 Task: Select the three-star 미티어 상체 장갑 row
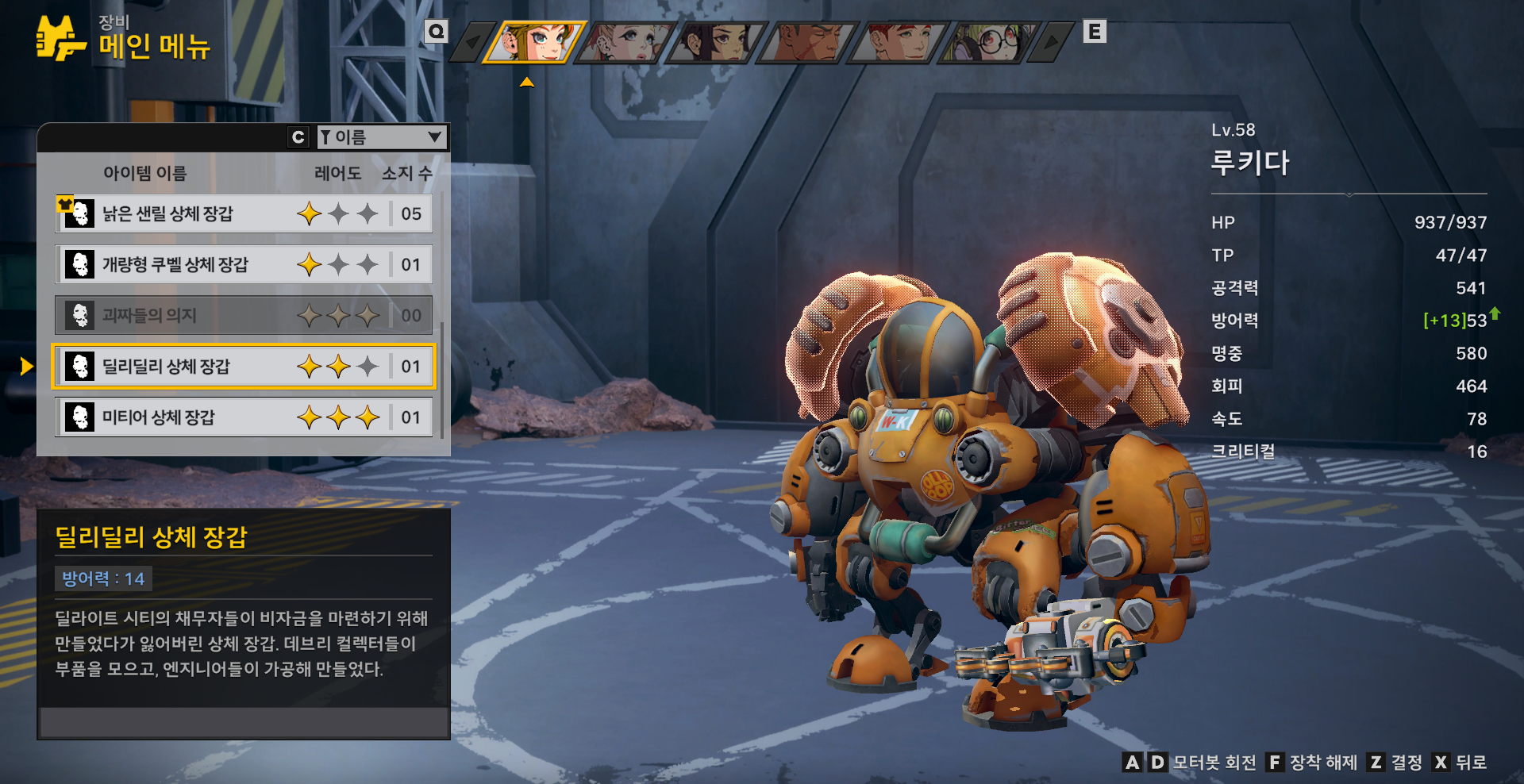coord(244,417)
